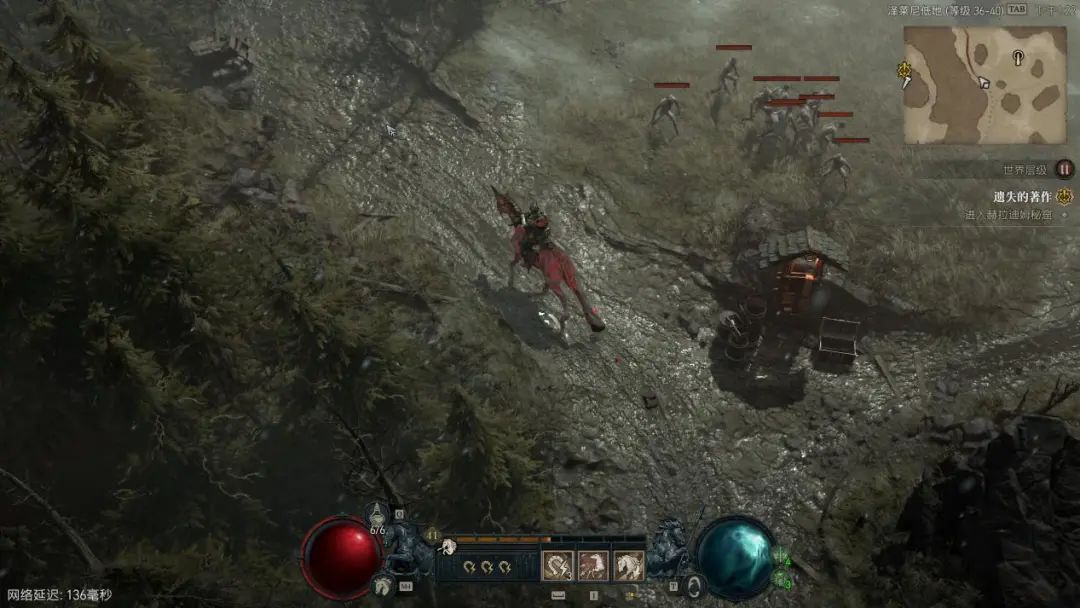
Task: Activate the white horse dismount skill
Action: click(629, 566)
